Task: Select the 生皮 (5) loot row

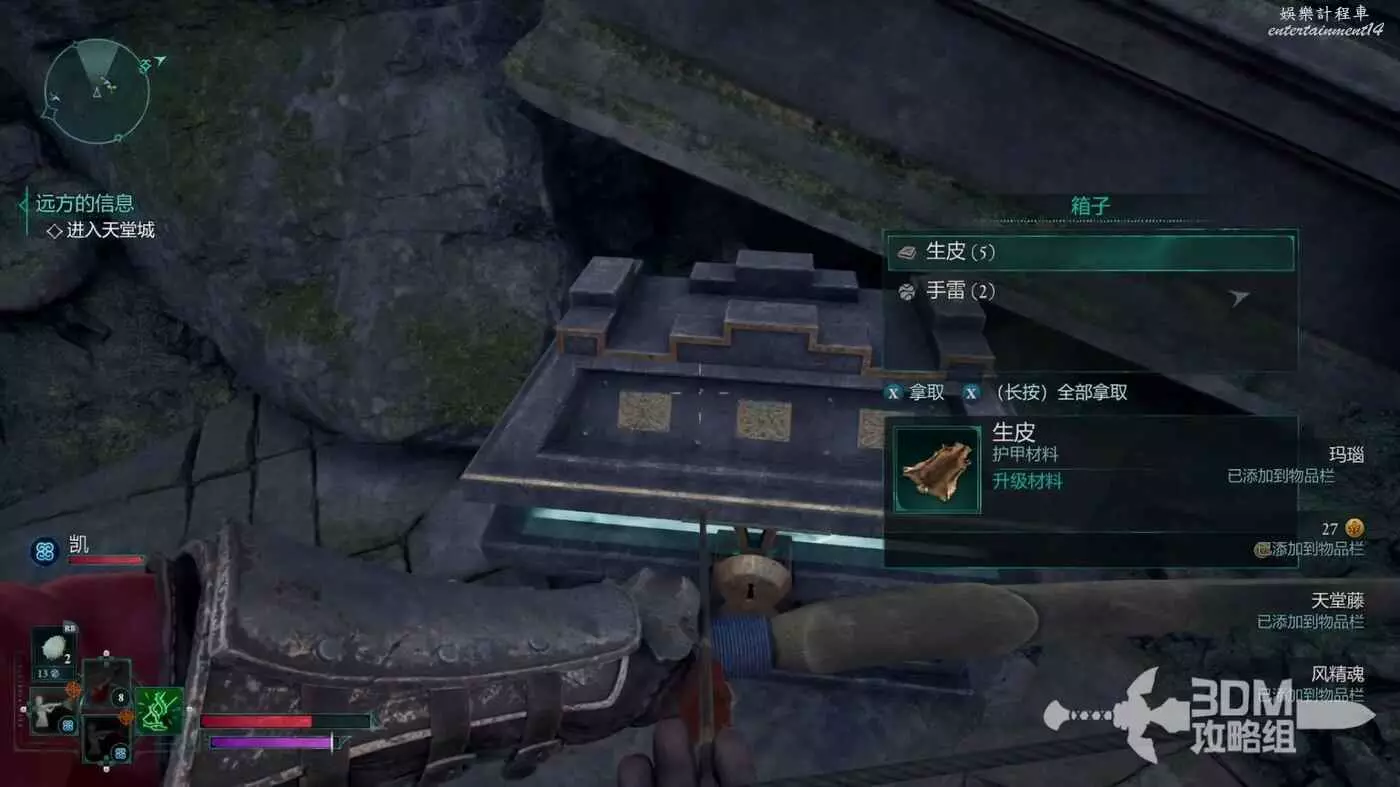Action: coord(1090,252)
